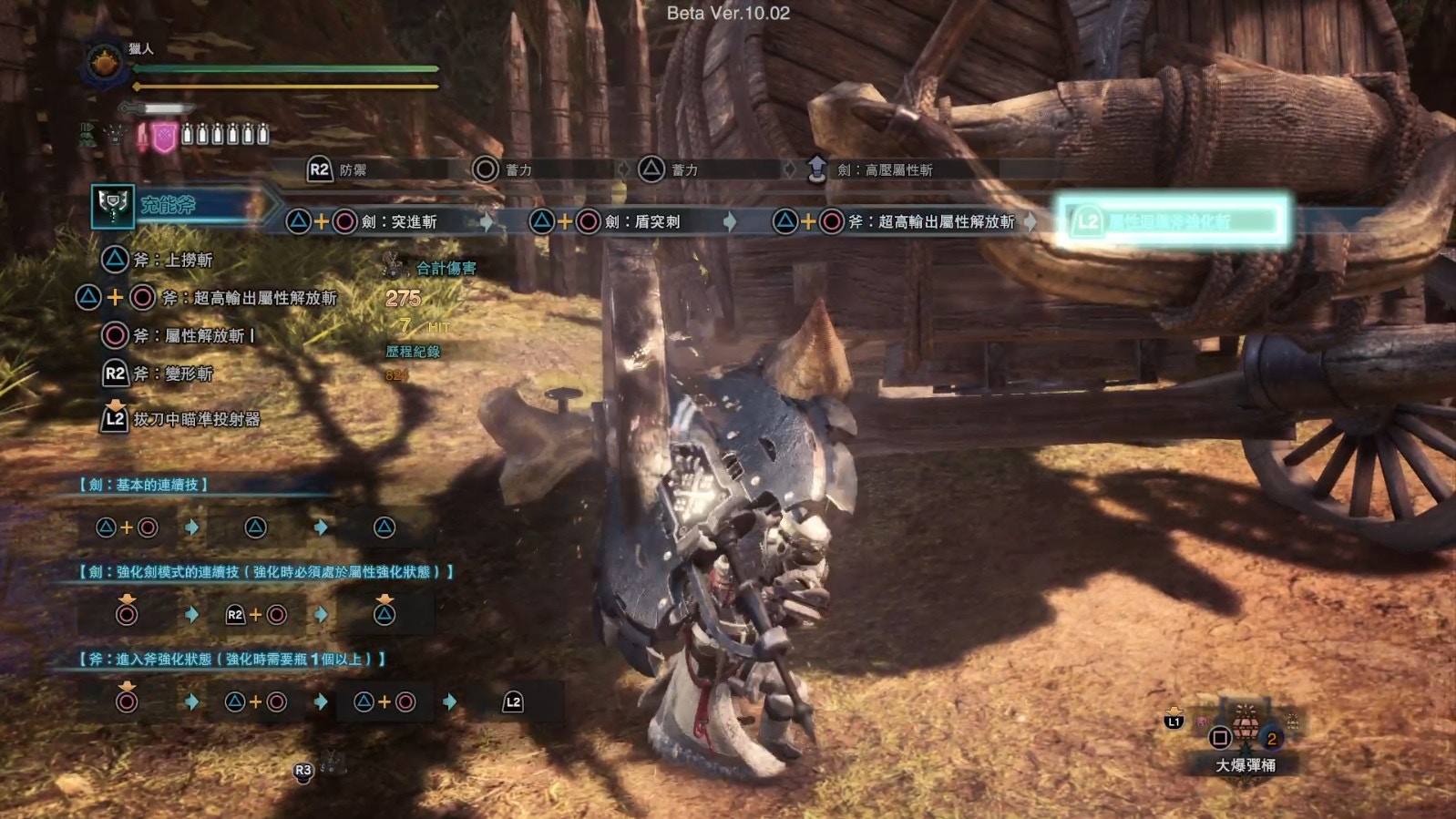Viewport: 1456px width, 819px height.
Task: Select the highlighted glowing combo step
Action: (x=1172, y=221)
